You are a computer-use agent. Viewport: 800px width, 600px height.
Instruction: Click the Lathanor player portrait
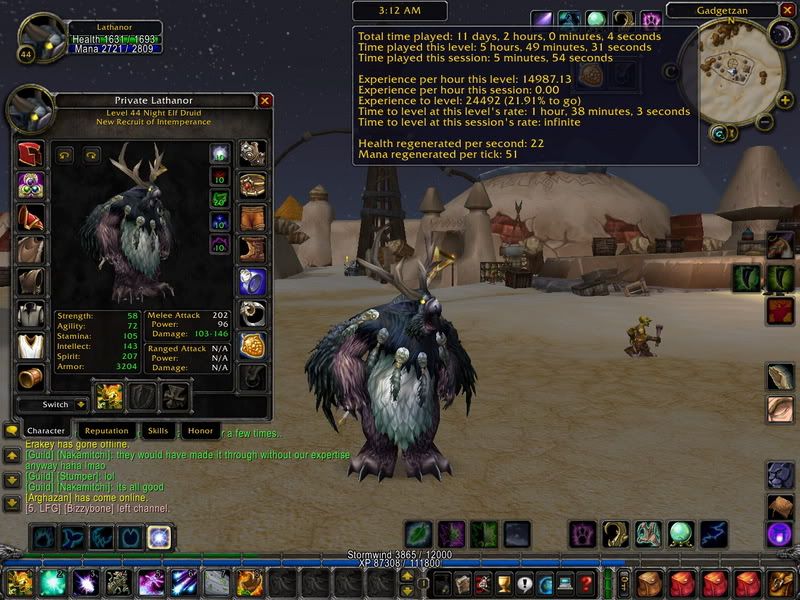click(42, 35)
